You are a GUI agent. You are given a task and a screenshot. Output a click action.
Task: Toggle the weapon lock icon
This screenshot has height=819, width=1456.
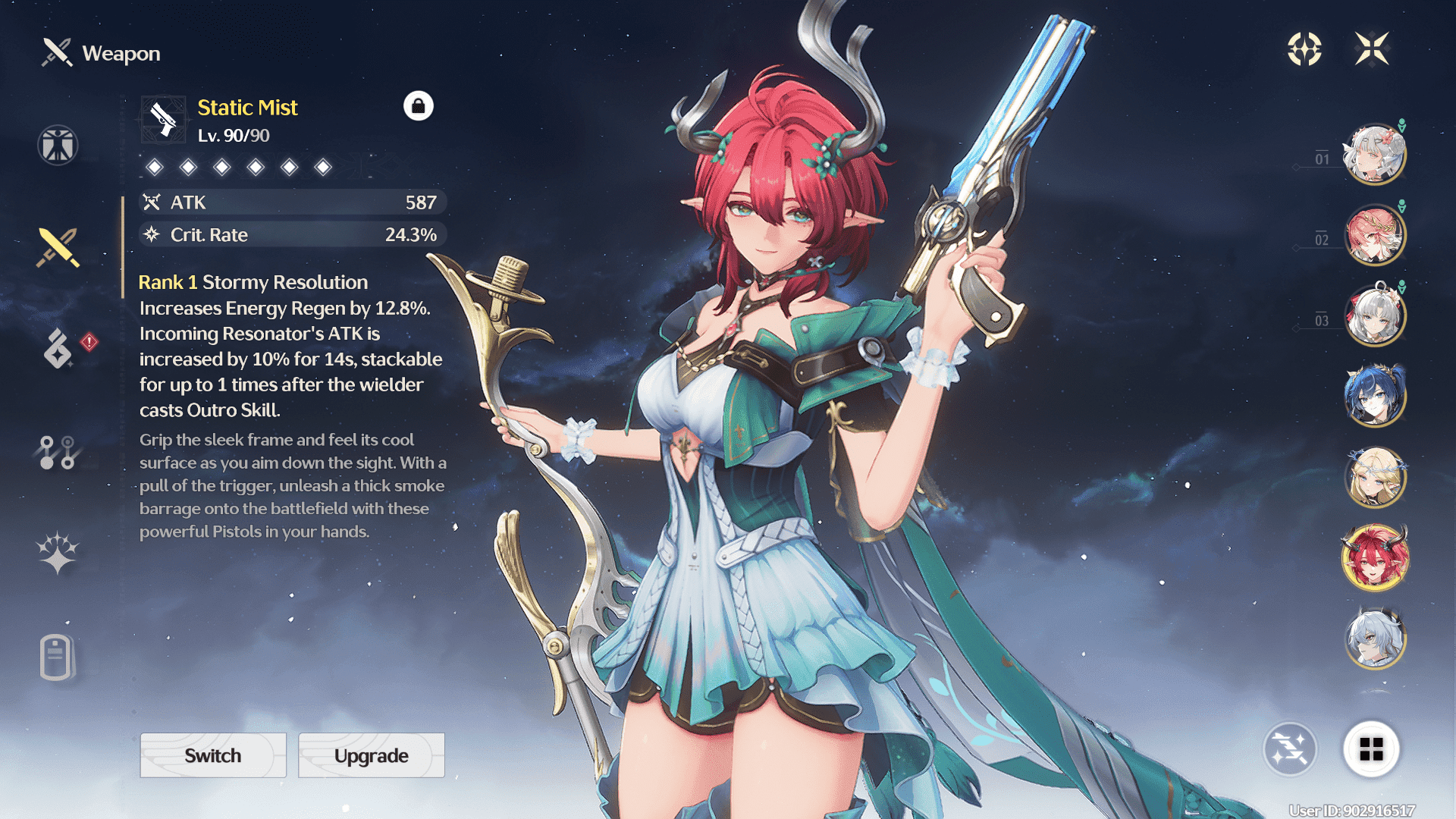418,106
